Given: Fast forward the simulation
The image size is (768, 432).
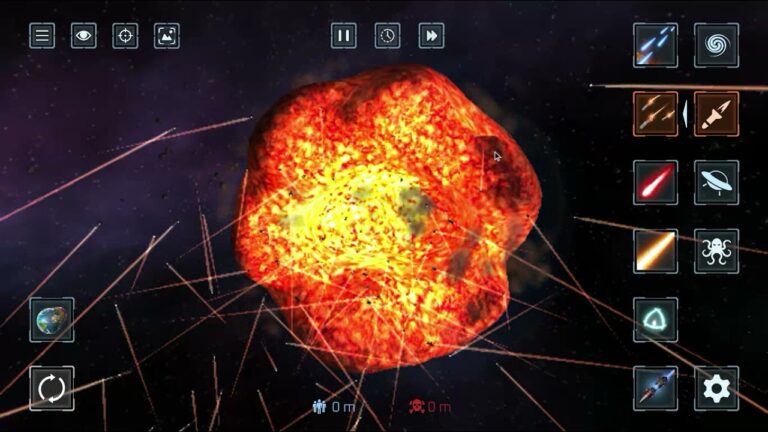Looking at the screenshot, I should pos(431,36).
